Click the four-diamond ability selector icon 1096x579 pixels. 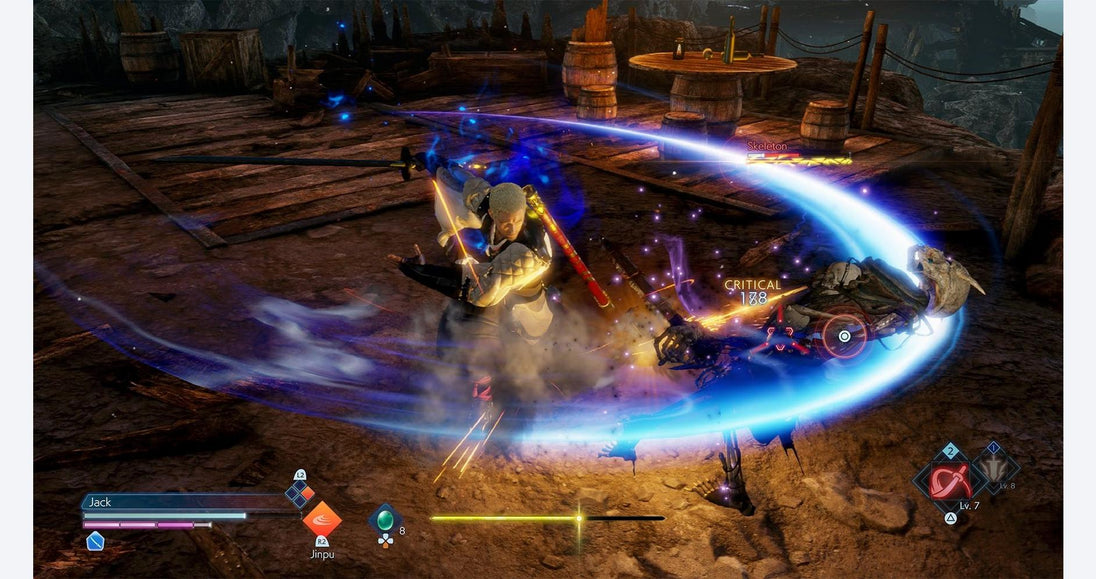point(299,492)
